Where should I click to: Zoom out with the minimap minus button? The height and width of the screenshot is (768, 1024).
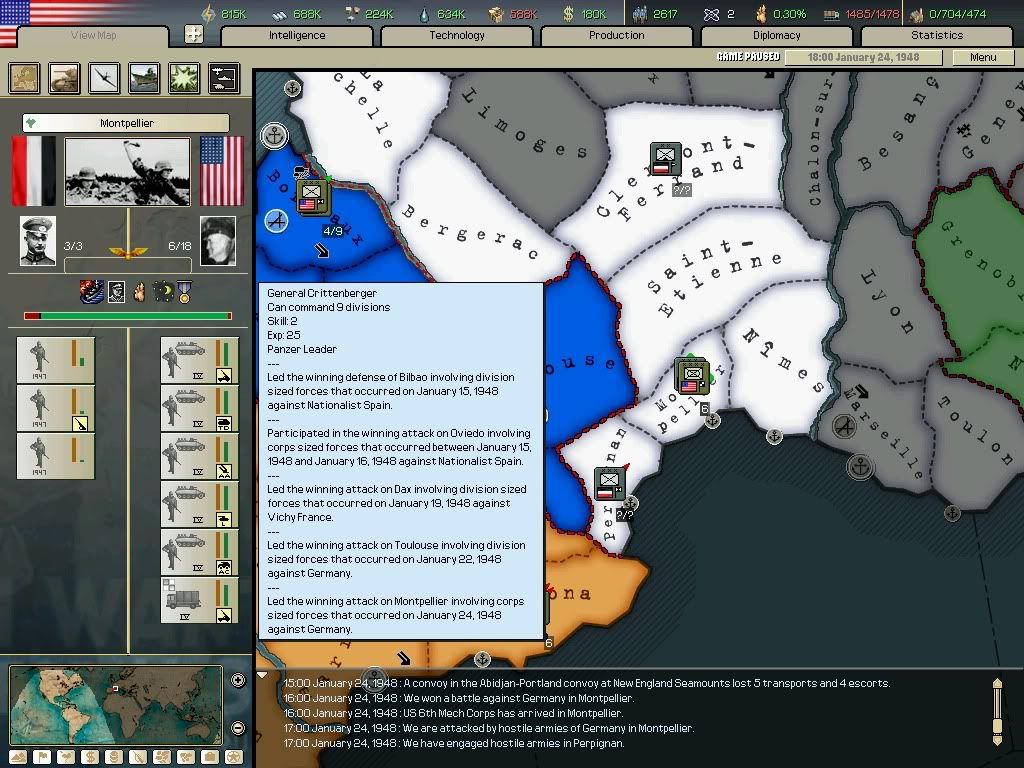(x=238, y=727)
